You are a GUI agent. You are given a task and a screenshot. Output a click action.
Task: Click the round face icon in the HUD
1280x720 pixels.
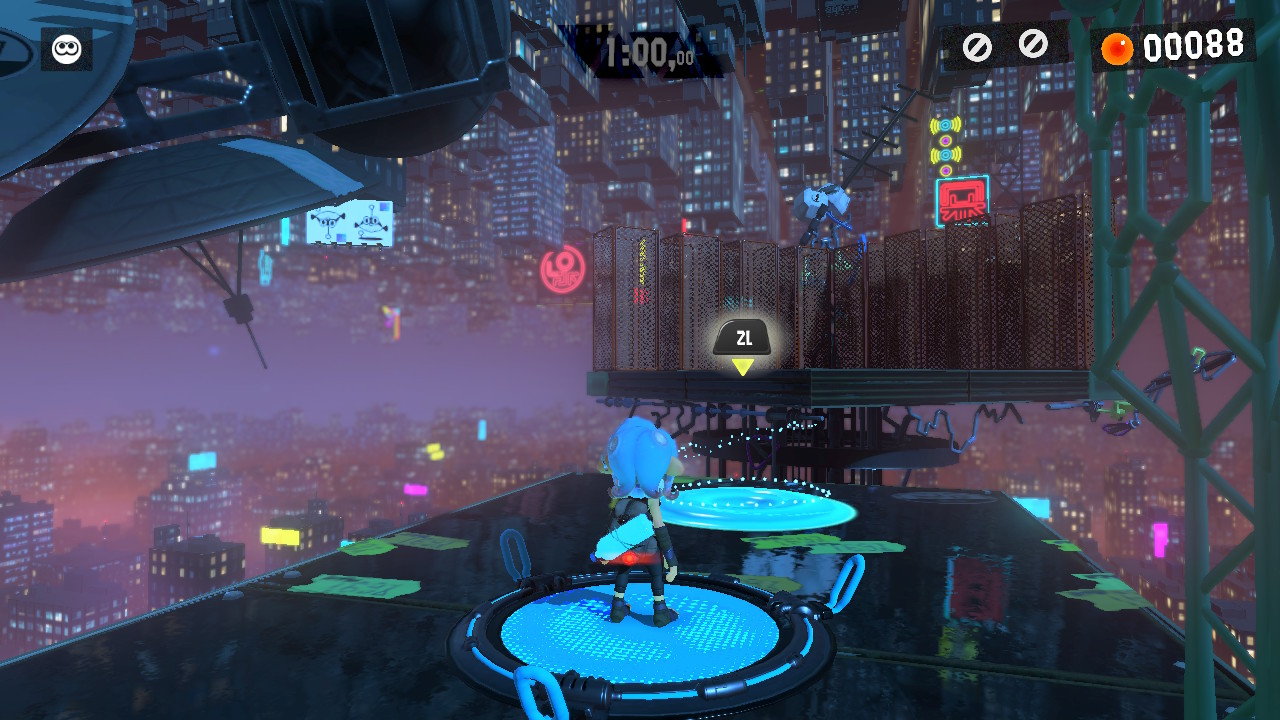coord(66,49)
